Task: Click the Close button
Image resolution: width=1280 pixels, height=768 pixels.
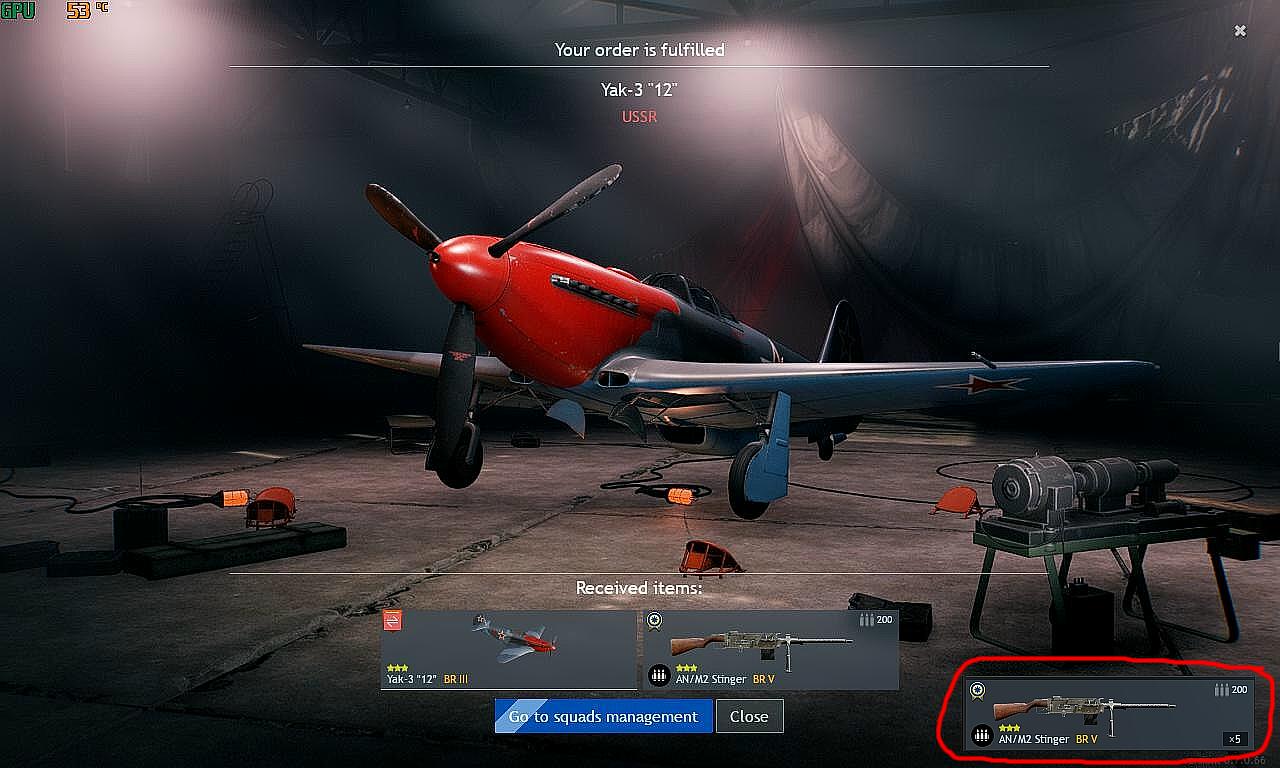Action: (x=749, y=716)
